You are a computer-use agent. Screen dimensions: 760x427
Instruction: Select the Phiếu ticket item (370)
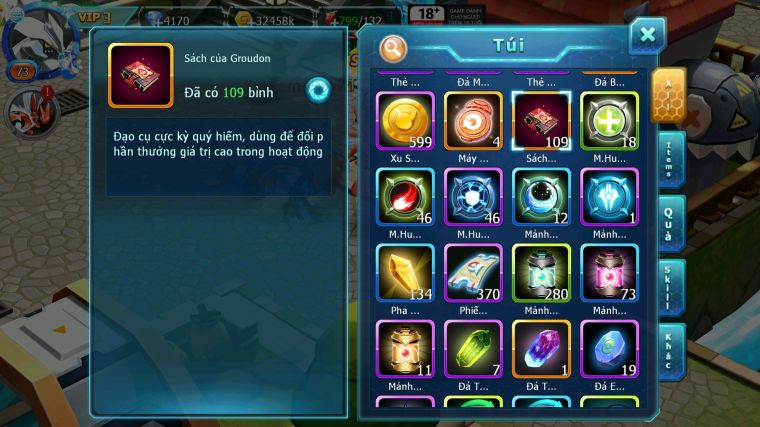point(473,272)
